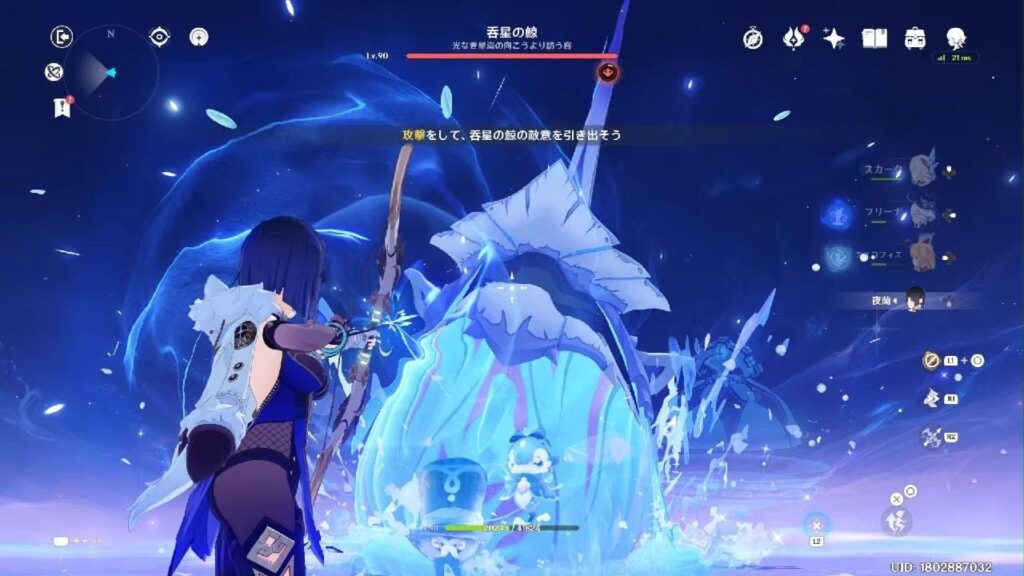Open the Paimon menu
This screenshot has height=576, width=1024.
coord(955,38)
